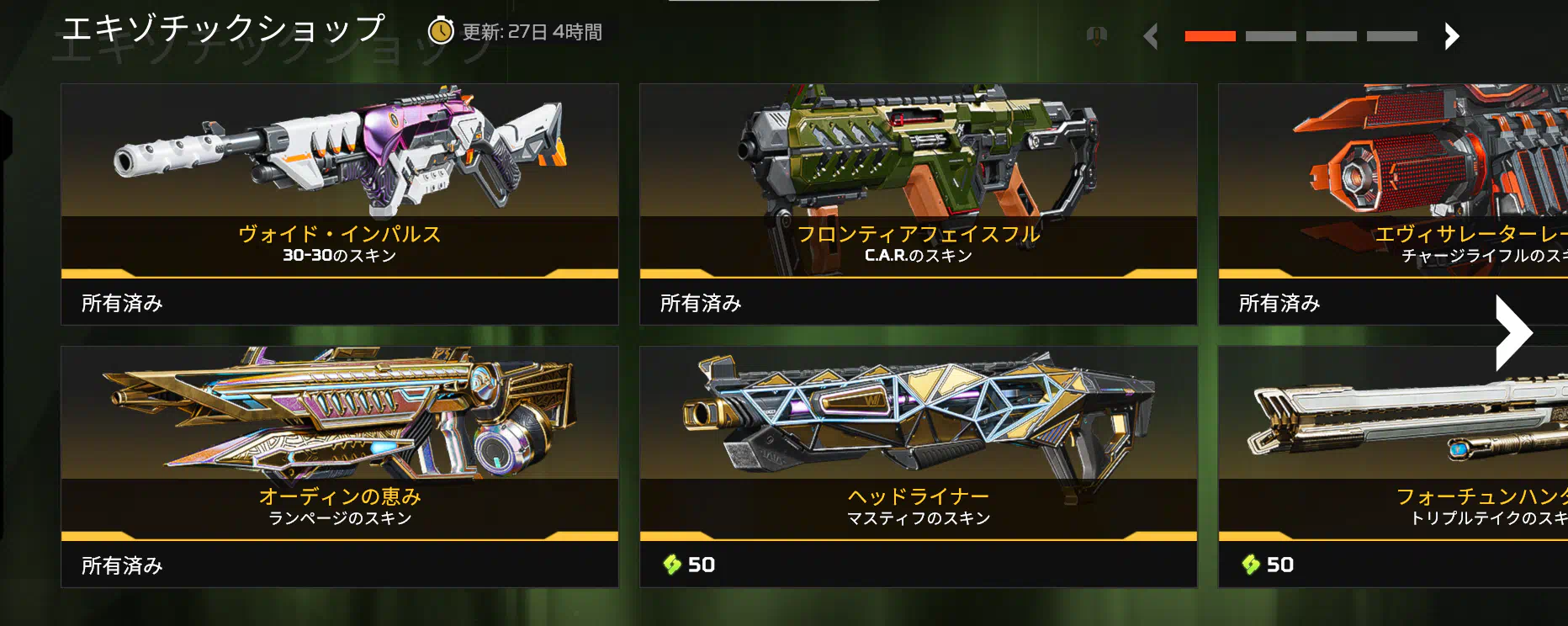
Task: Click the left arrow to view the previous shop page
Action: tap(1151, 36)
